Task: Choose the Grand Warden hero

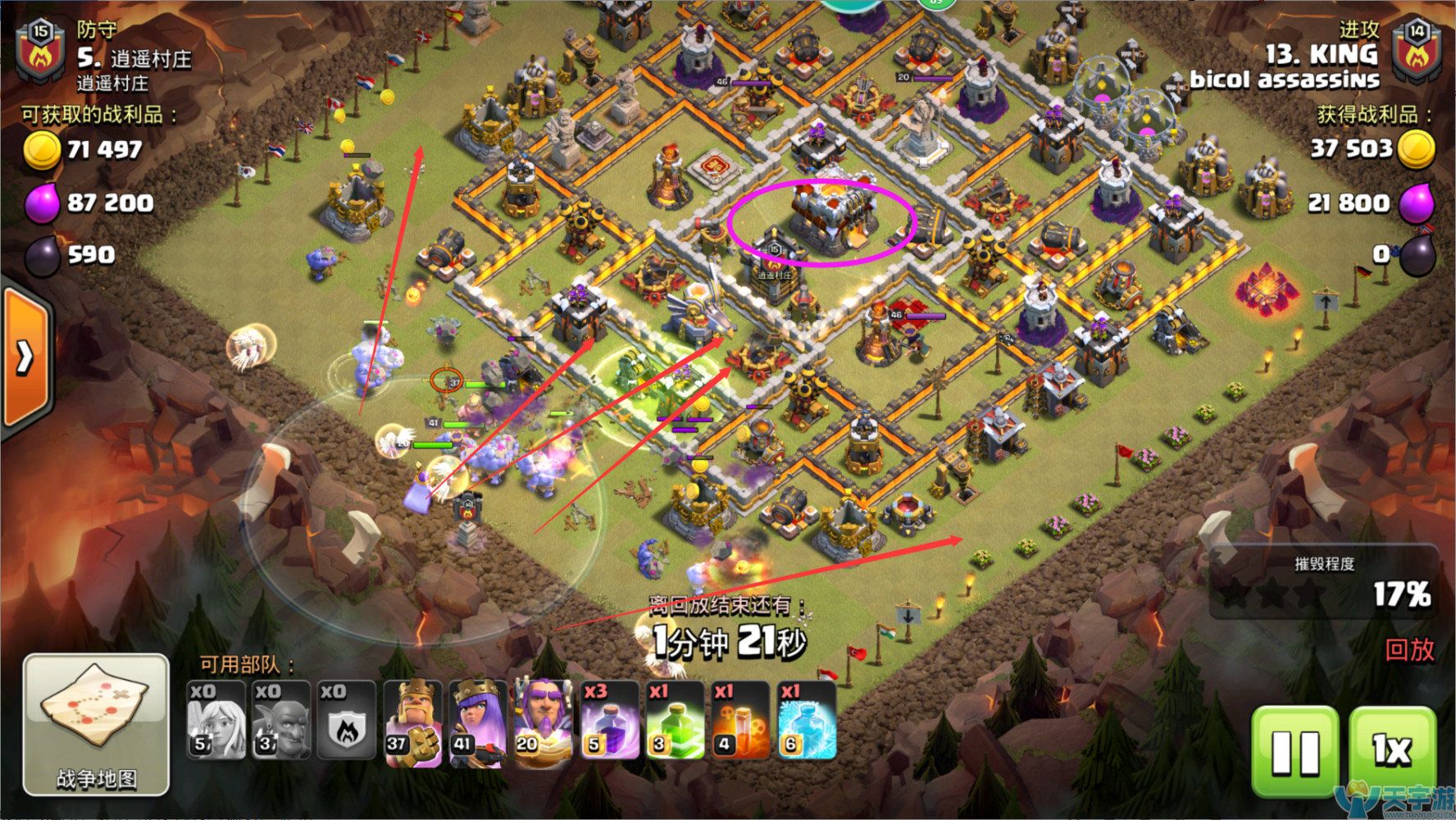Action: coord(543,721)
